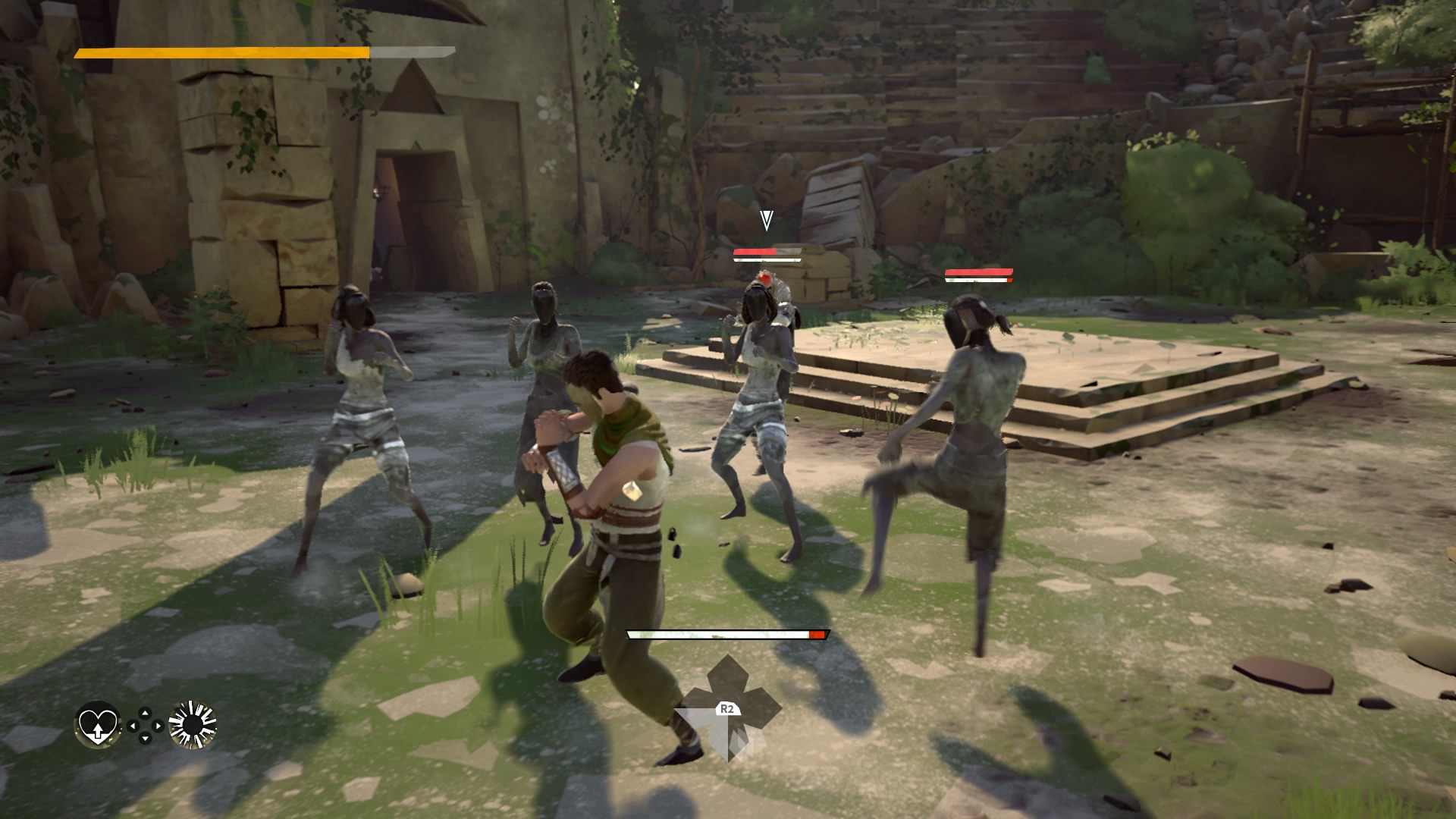1456x819 pixels.
Task: Click the R2 attack prompt badge
Action: click(726, 708)
